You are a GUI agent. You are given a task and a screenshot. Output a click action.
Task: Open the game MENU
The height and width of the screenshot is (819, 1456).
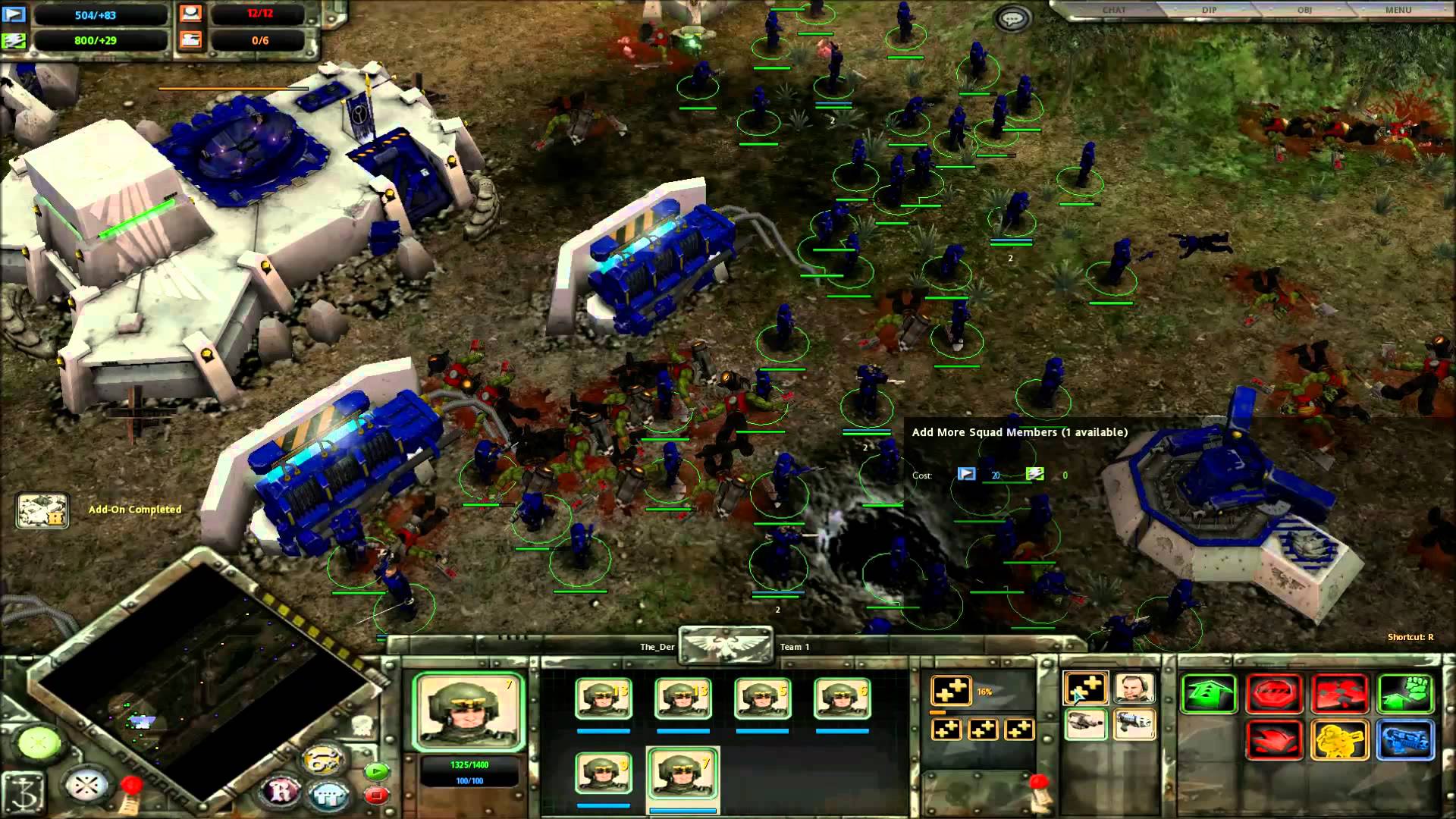point(1398,10)
